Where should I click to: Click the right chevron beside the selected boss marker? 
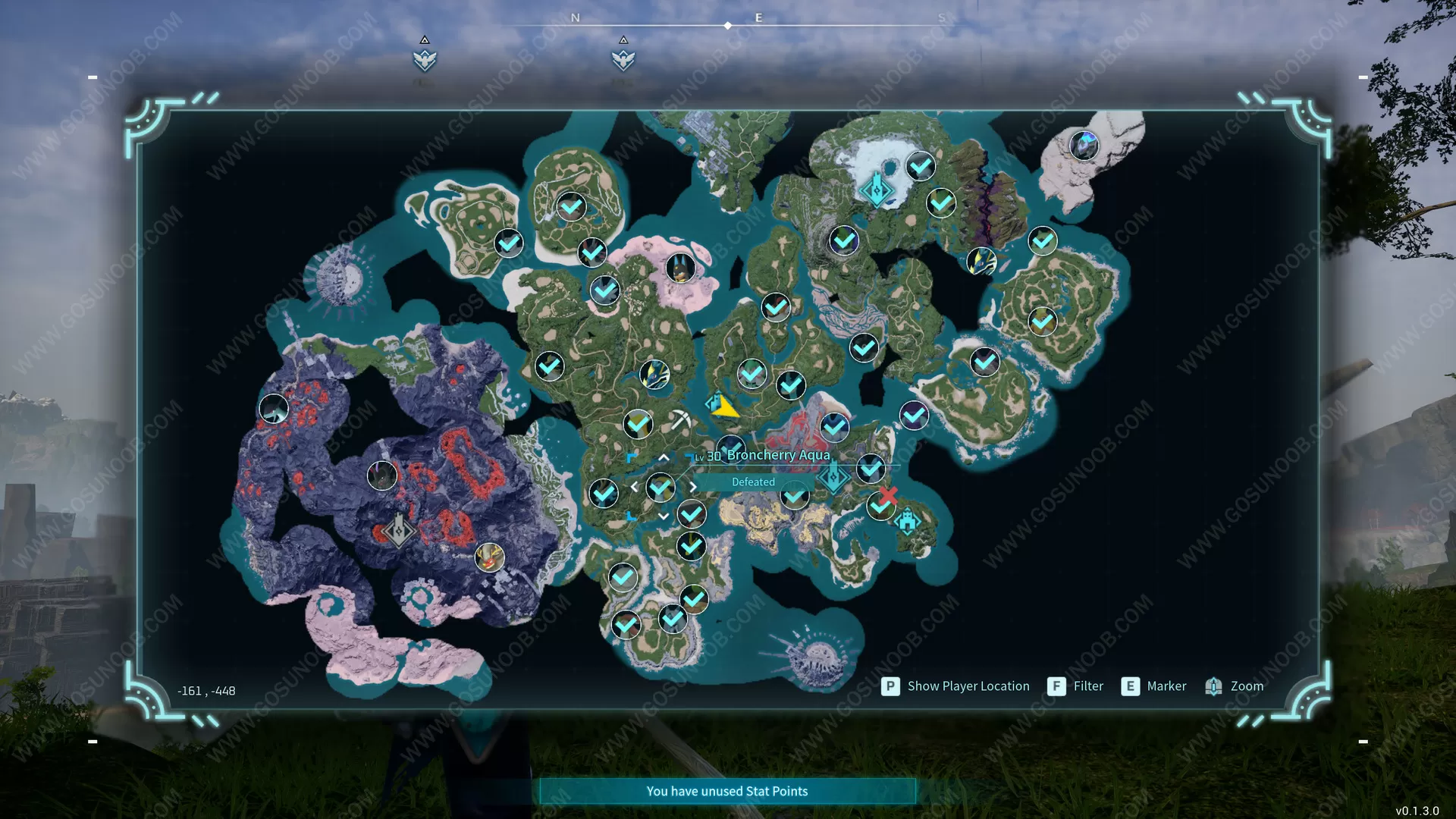coord(692,486)
